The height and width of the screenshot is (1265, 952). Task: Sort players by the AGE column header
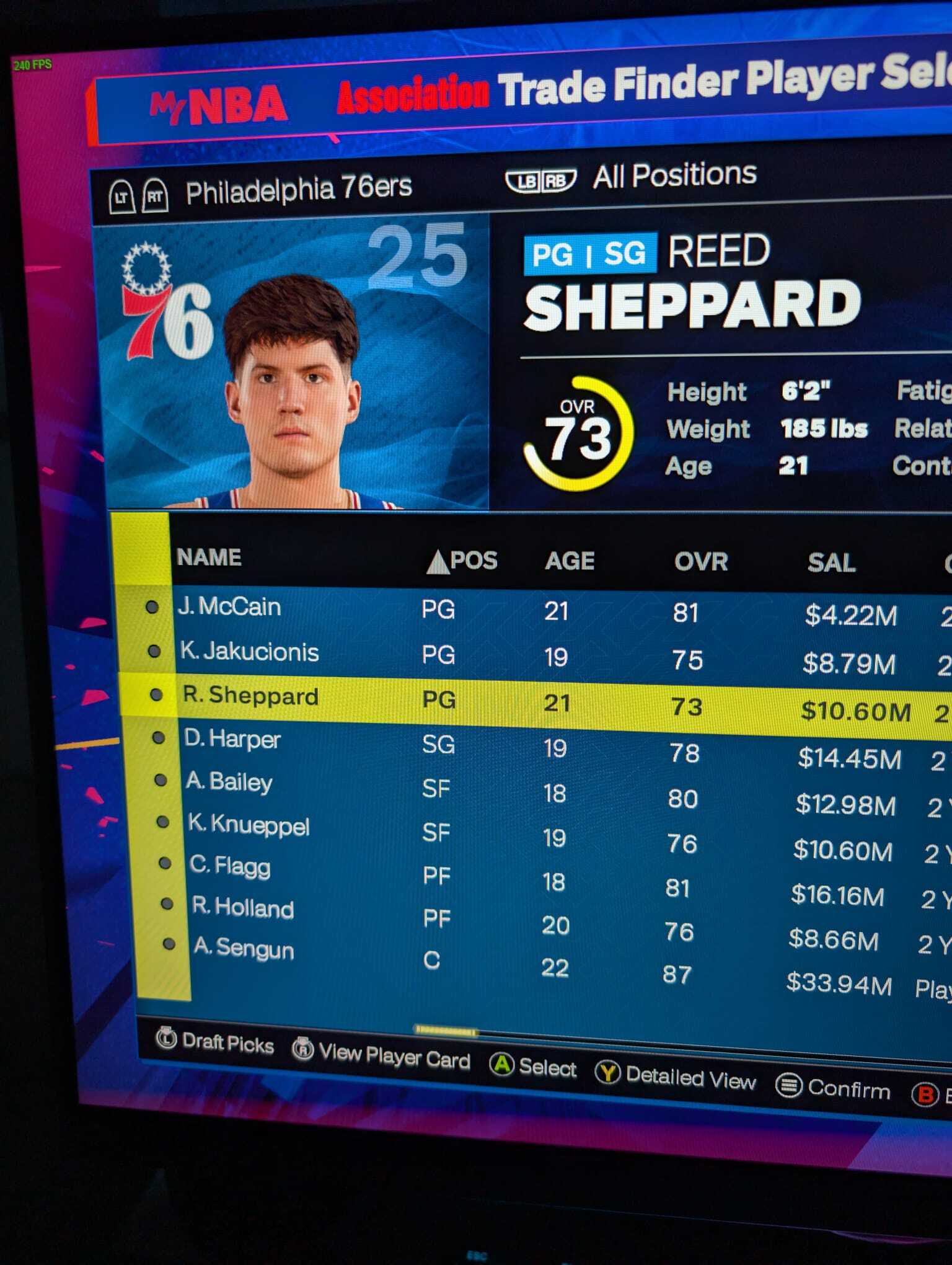(570, 561)
